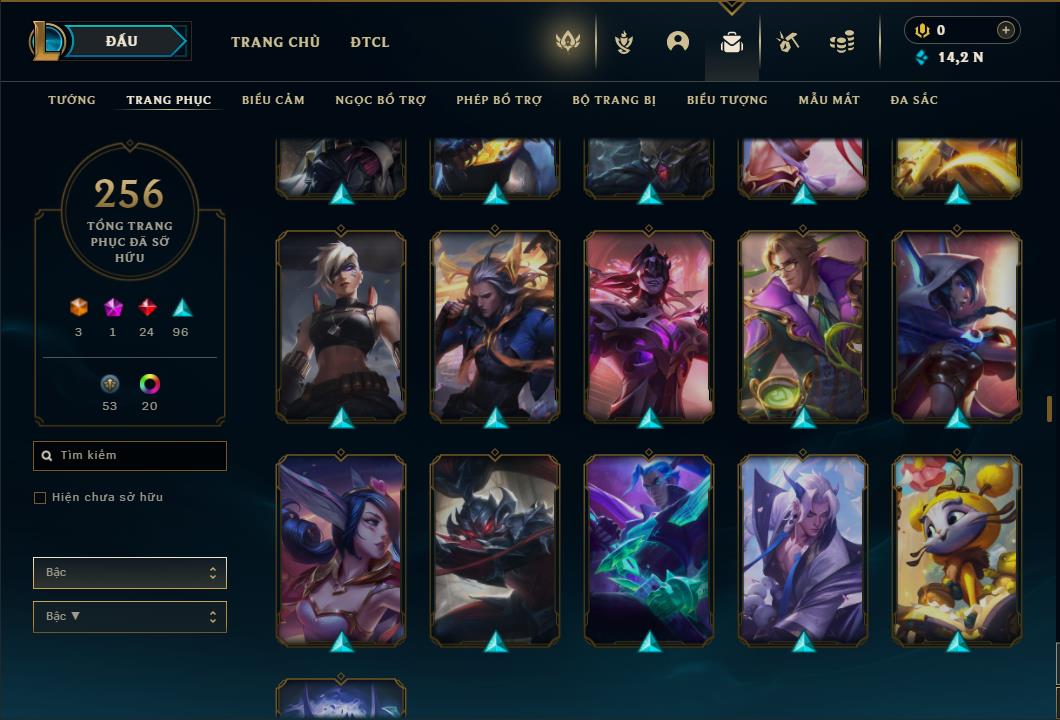Open the backpack collection icon
This screenshot has height=720, width=1060.
point(732,42)
